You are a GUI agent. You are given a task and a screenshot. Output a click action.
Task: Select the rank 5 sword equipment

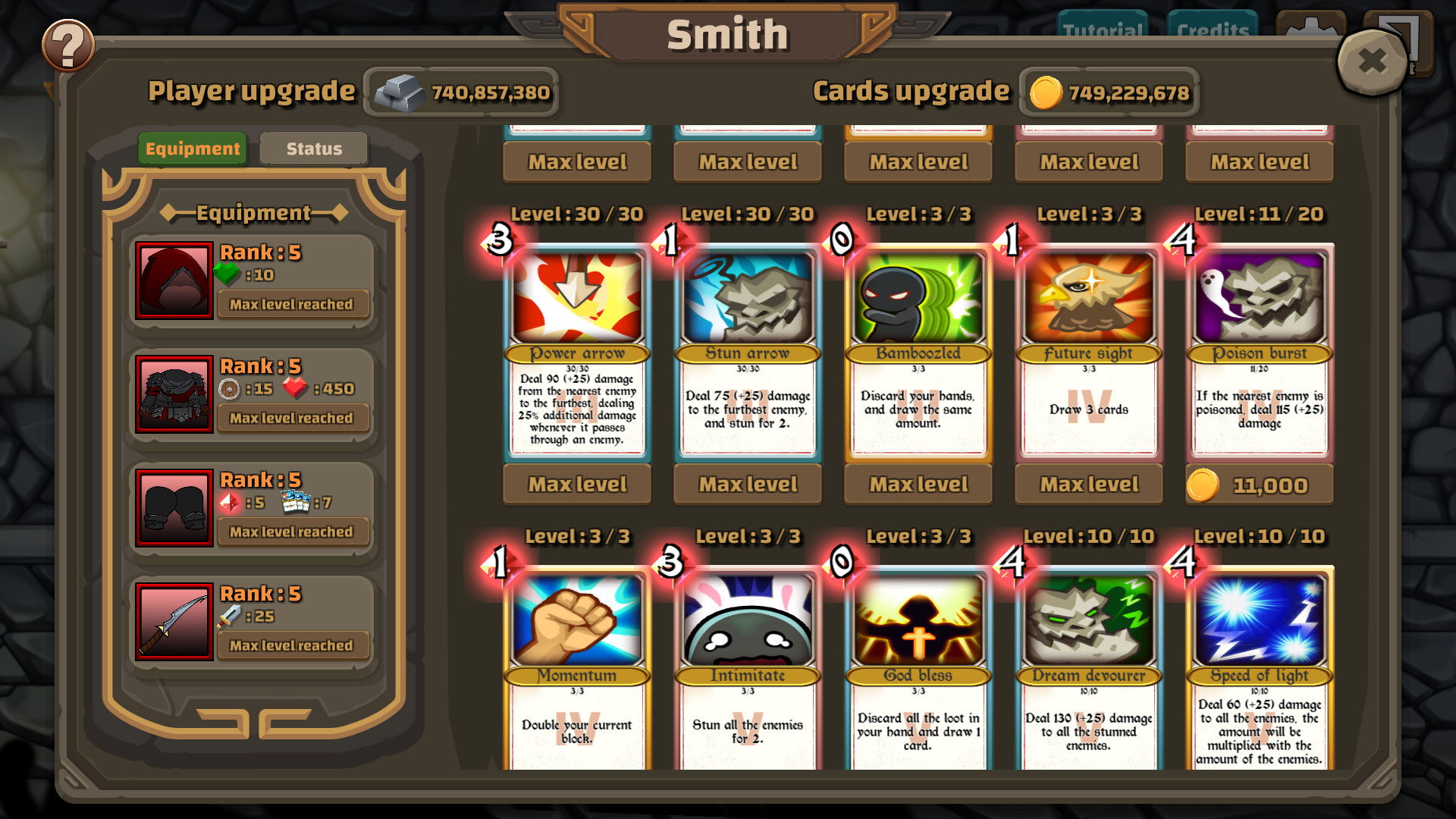tap(174, 622)
